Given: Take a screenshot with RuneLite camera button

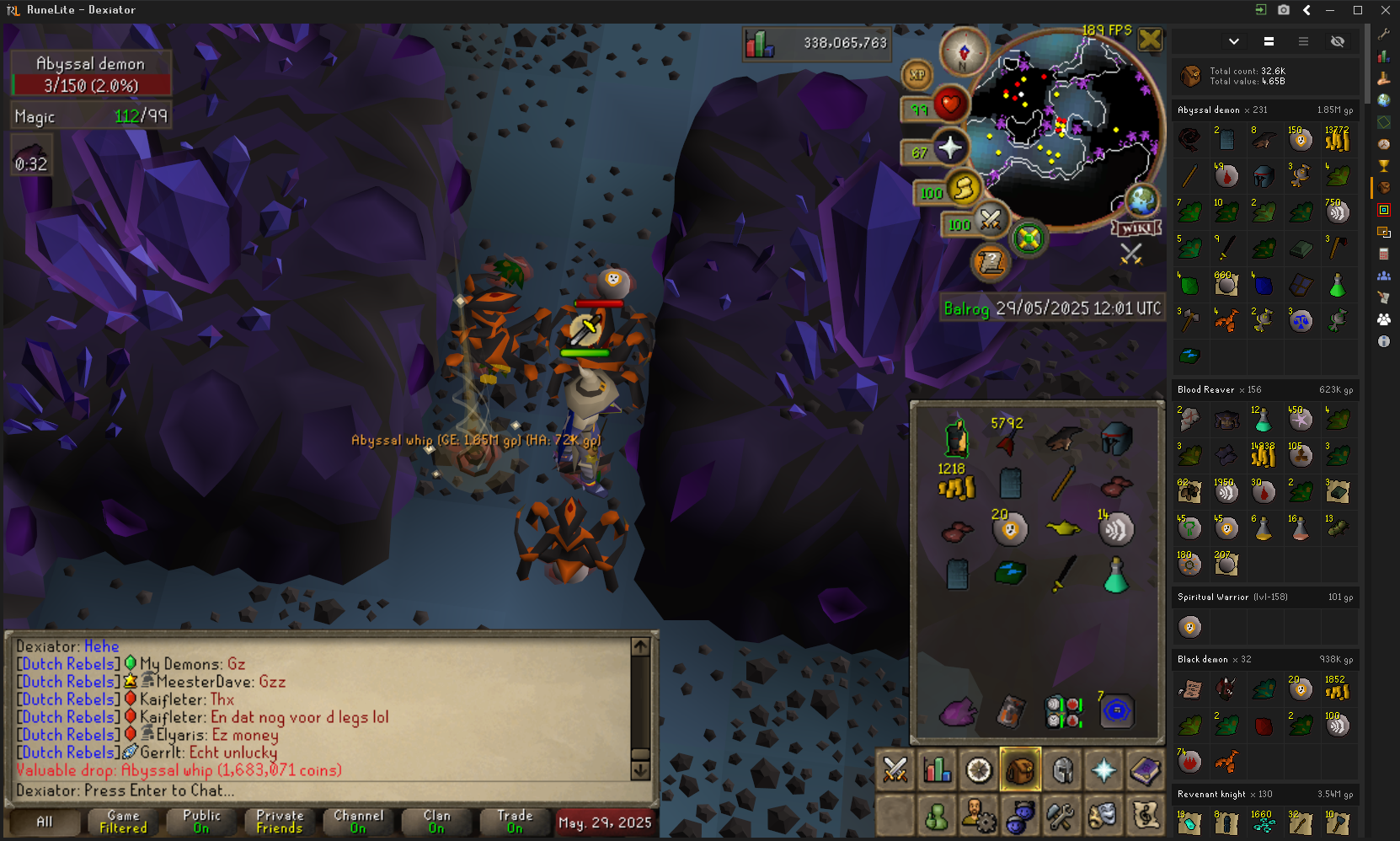Looking at the screenshot, I should coord(1283,10).
